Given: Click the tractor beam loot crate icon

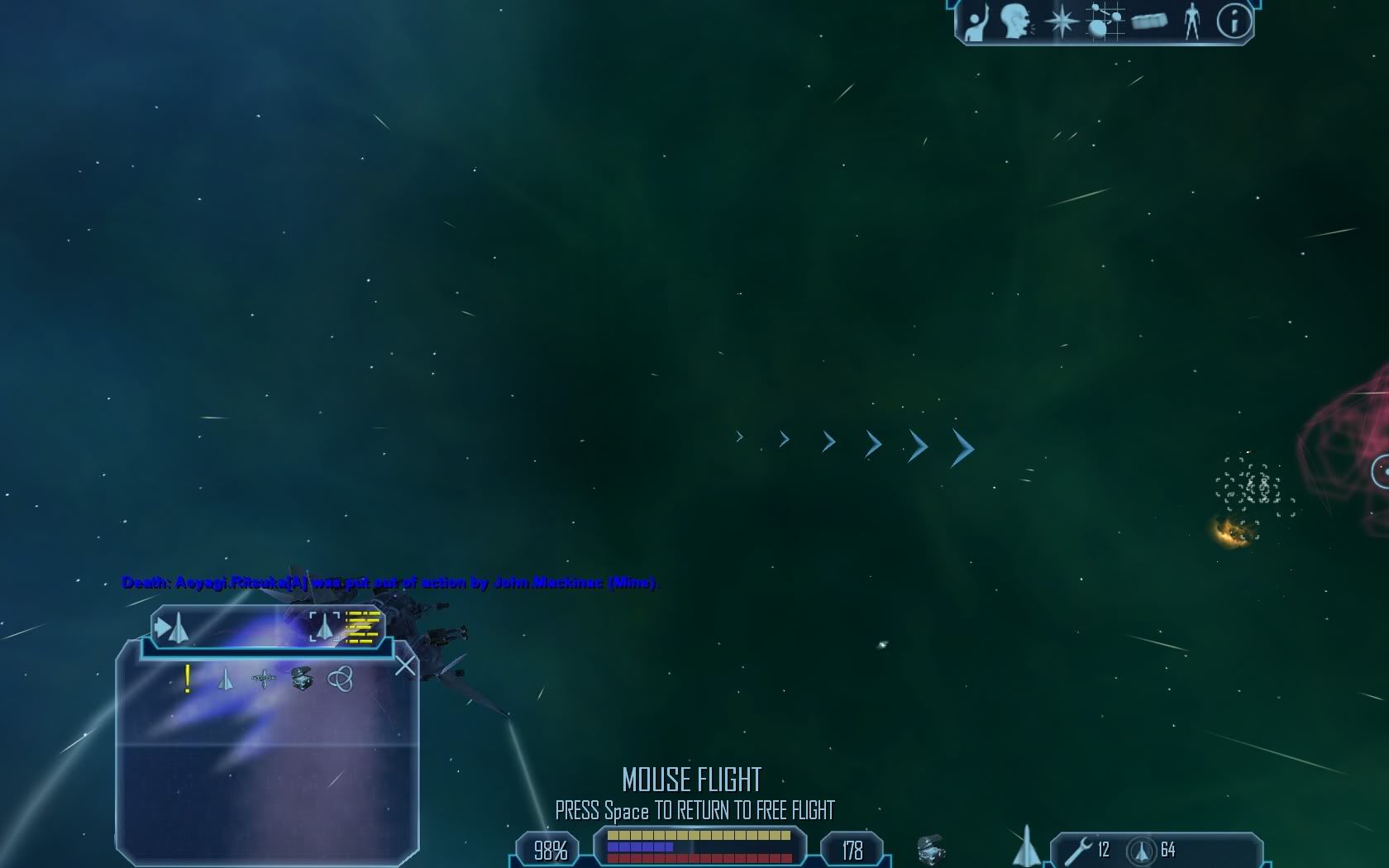Looking at the screenshot, I should (x=931, y=849).
